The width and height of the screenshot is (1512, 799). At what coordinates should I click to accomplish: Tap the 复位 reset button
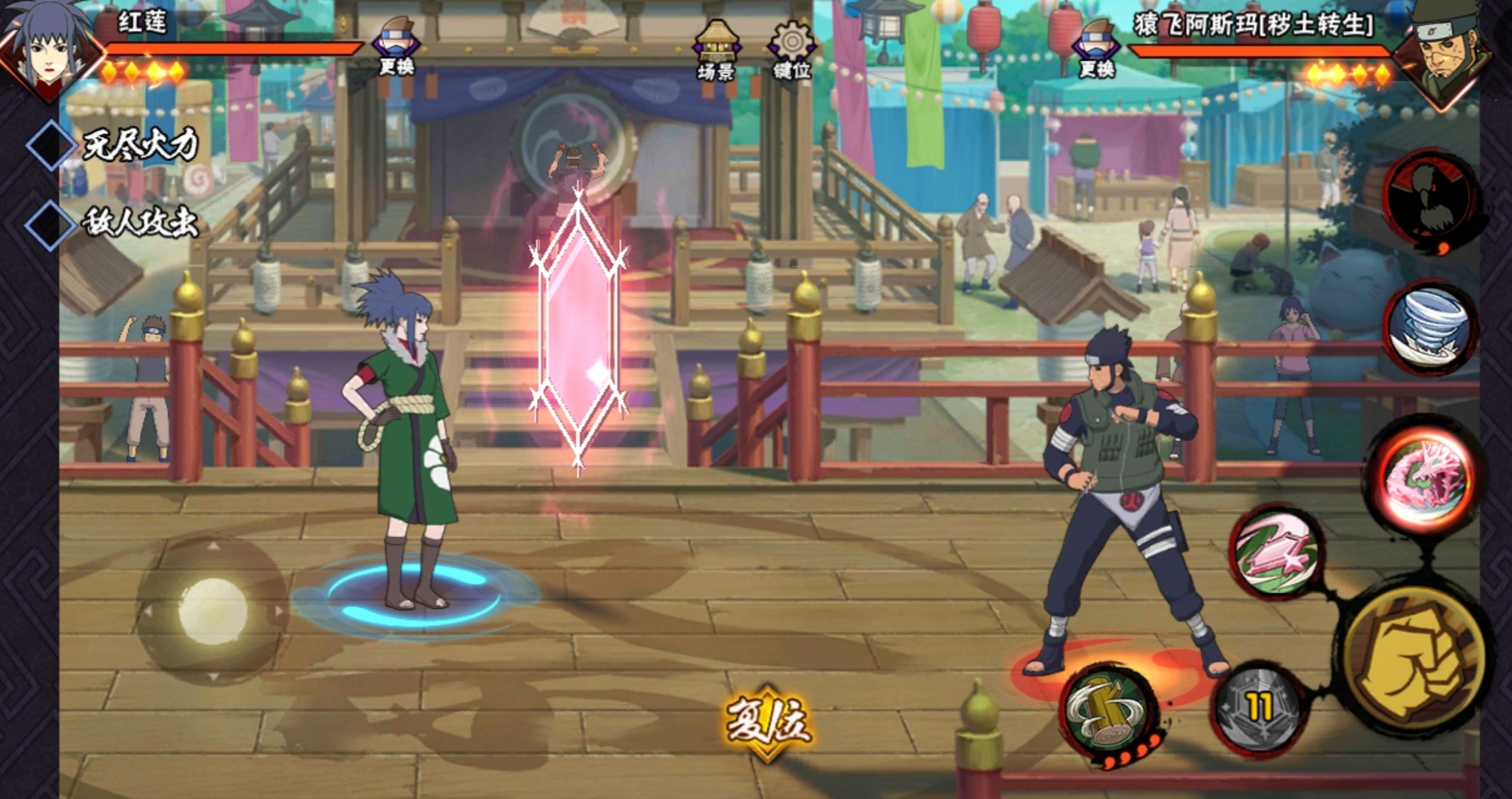click(768, 721)
